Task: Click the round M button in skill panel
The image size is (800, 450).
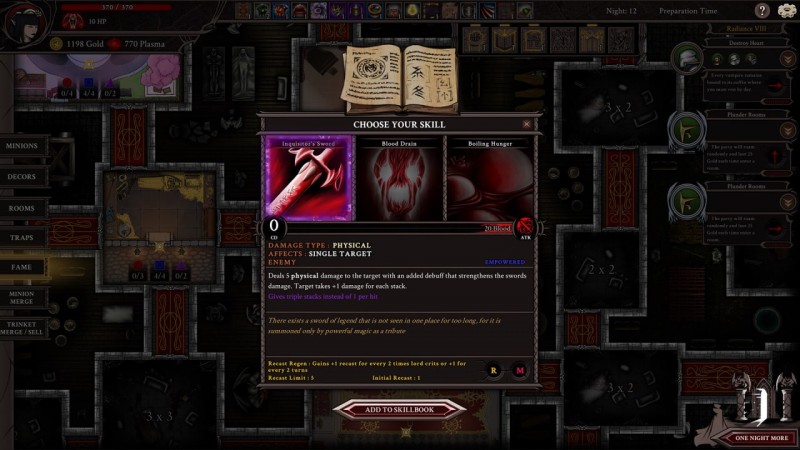Action: [520, 370]
